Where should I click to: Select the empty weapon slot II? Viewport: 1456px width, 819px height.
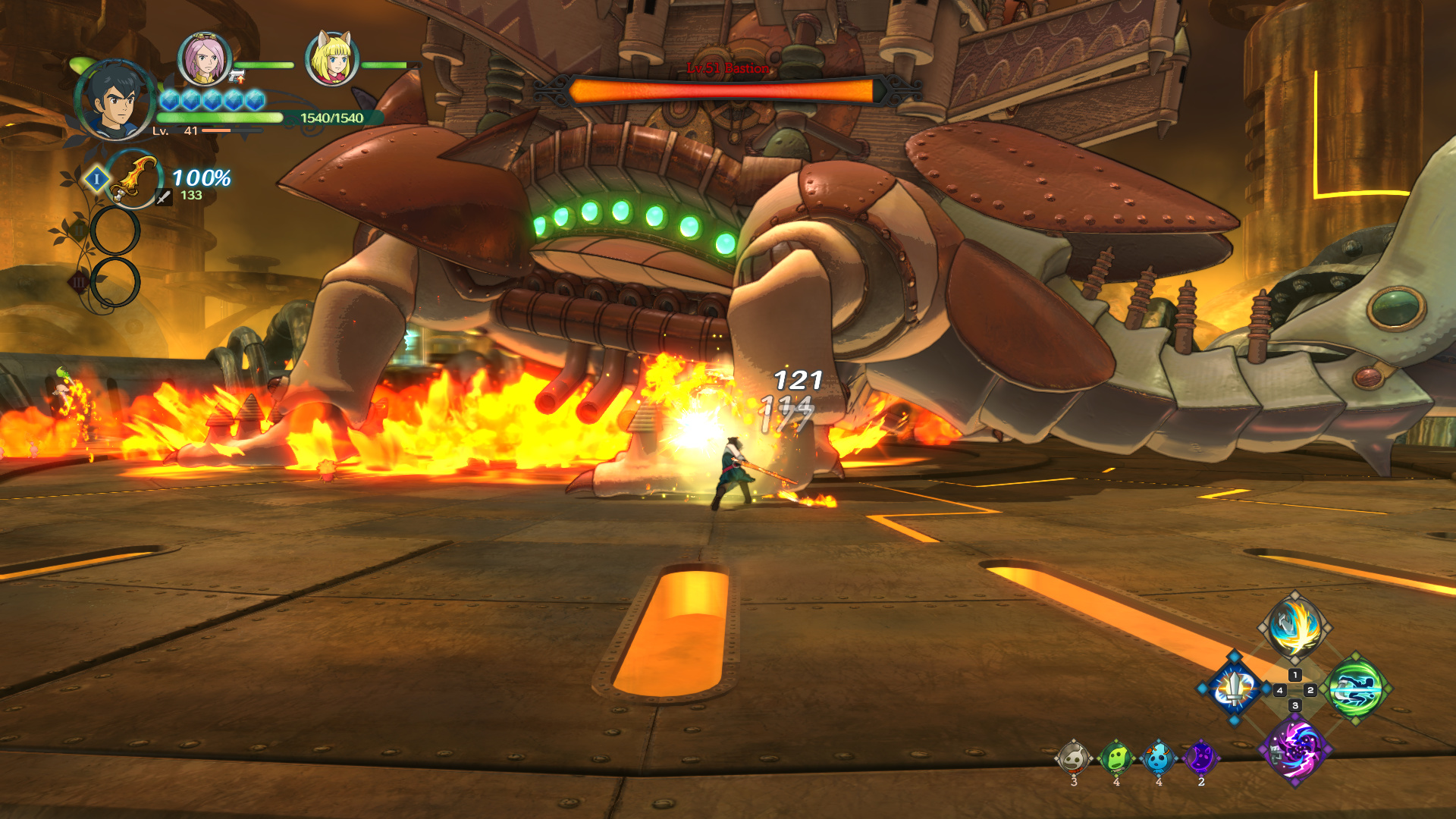click(x=115, y=231)
